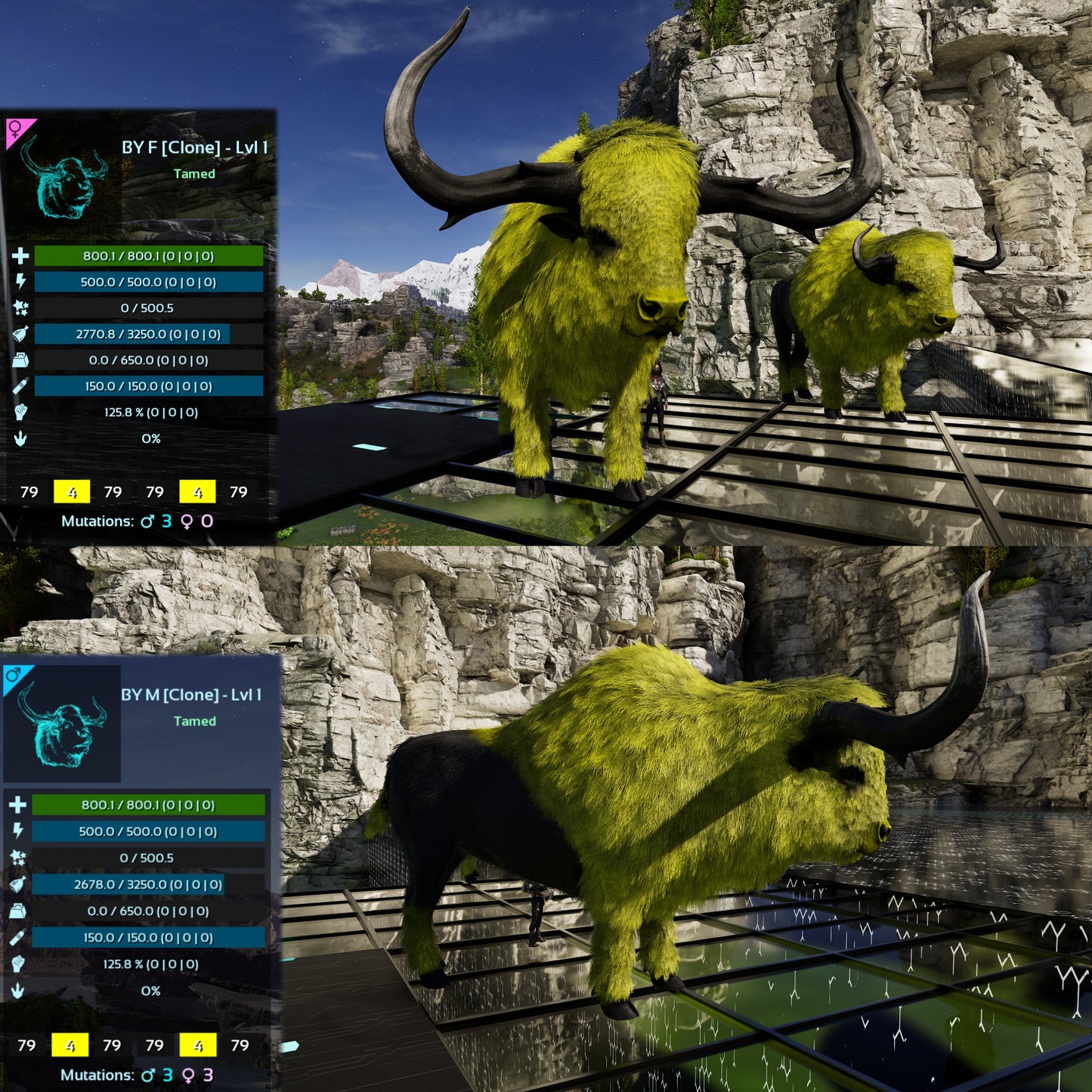Click the pink female gender icon

[15, 130]
